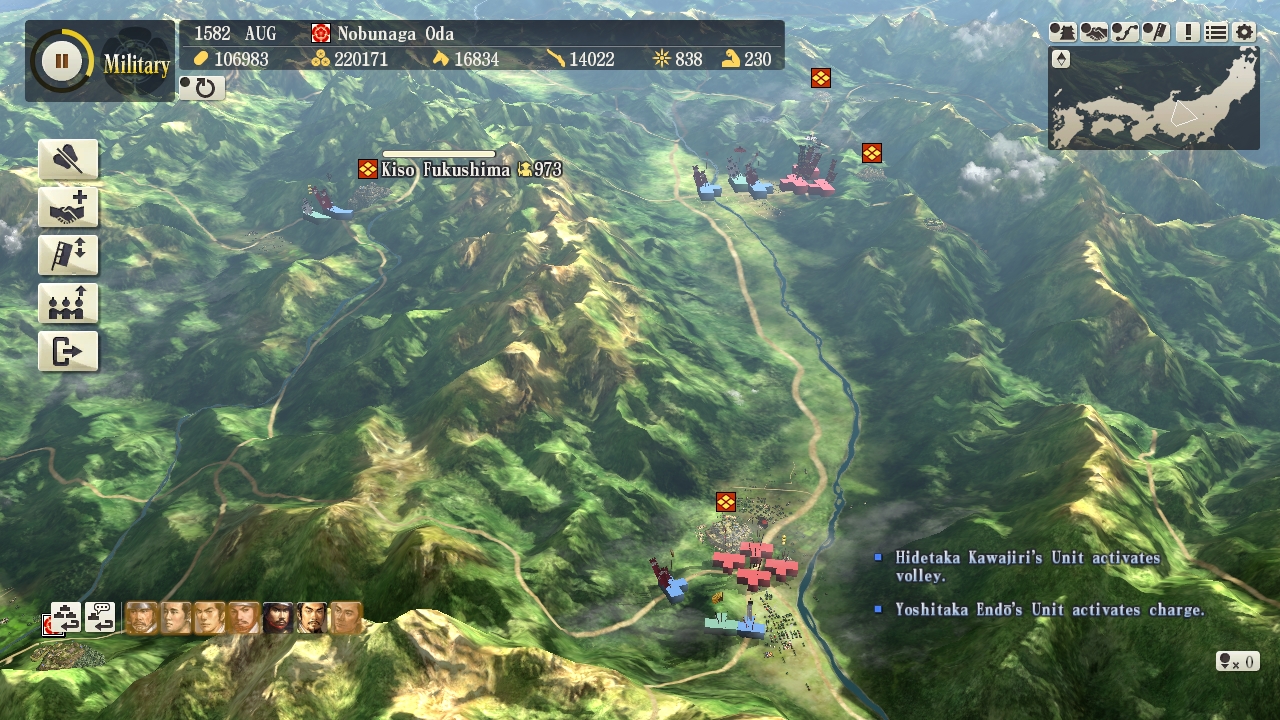
Task: Select the first officer portrait at bottom
Action: pos(141,618)
